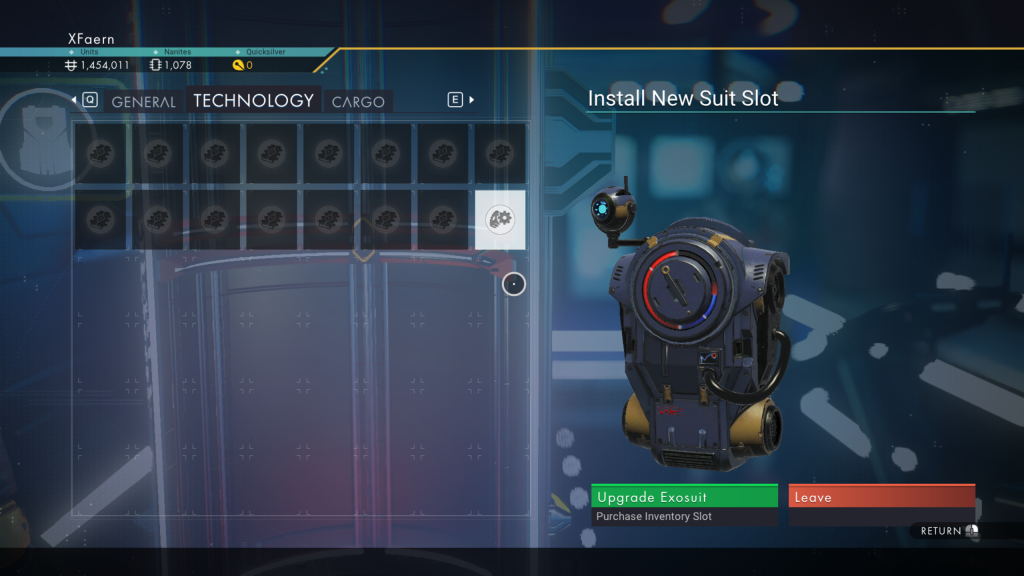Open the Technology inventory tab

253,101
